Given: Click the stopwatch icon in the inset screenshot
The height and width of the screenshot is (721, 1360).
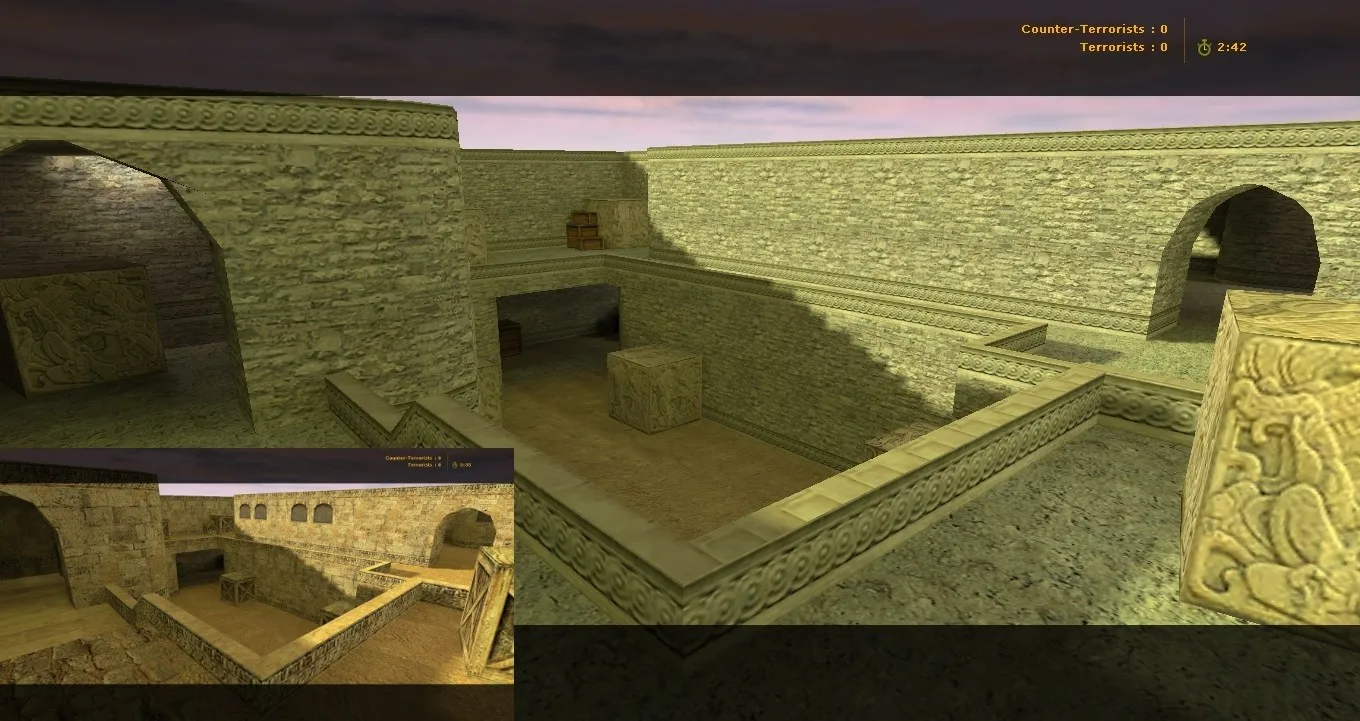Looking at the screenshot, I should coord(454,465).
